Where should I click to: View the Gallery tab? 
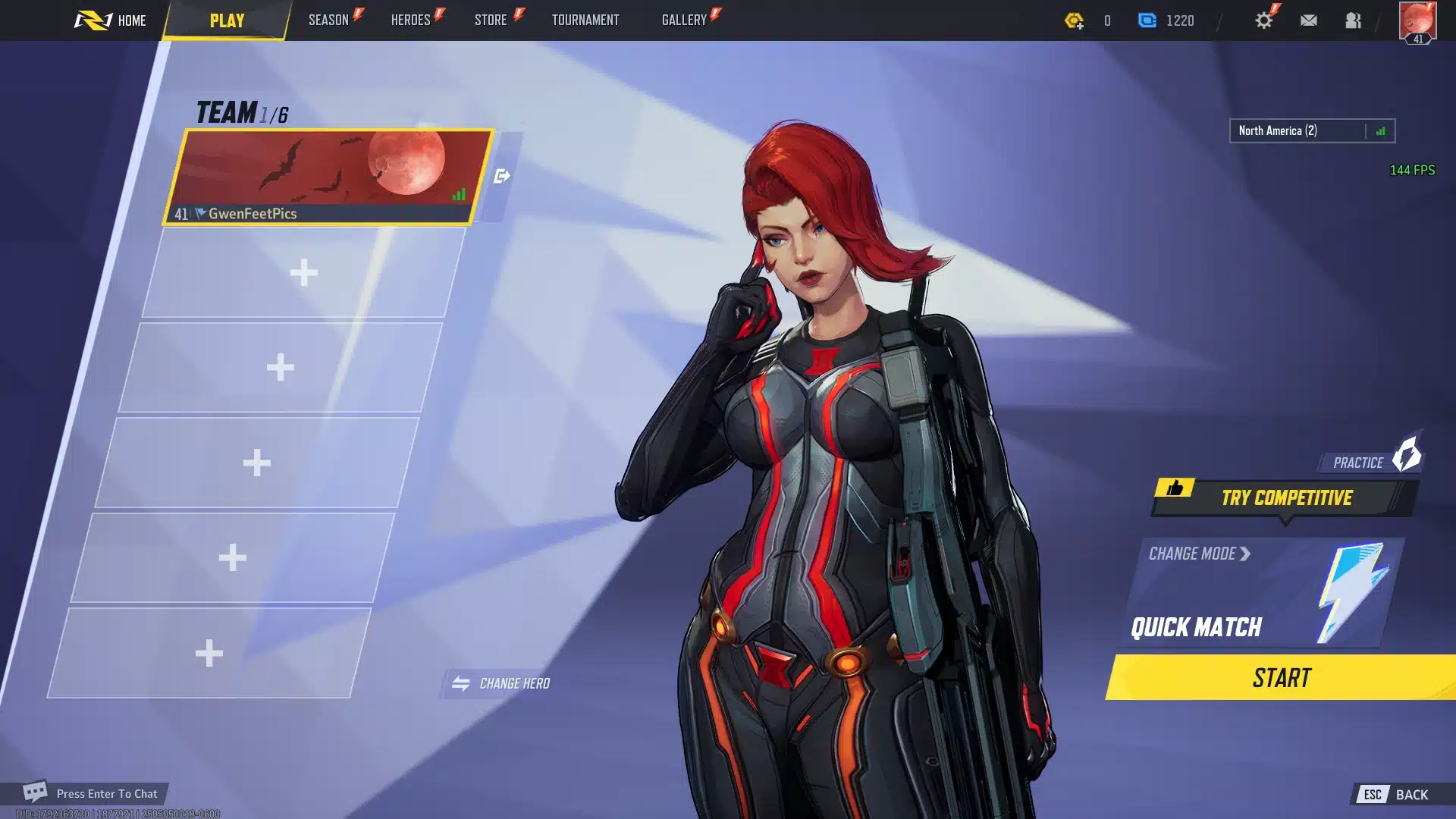685,20
